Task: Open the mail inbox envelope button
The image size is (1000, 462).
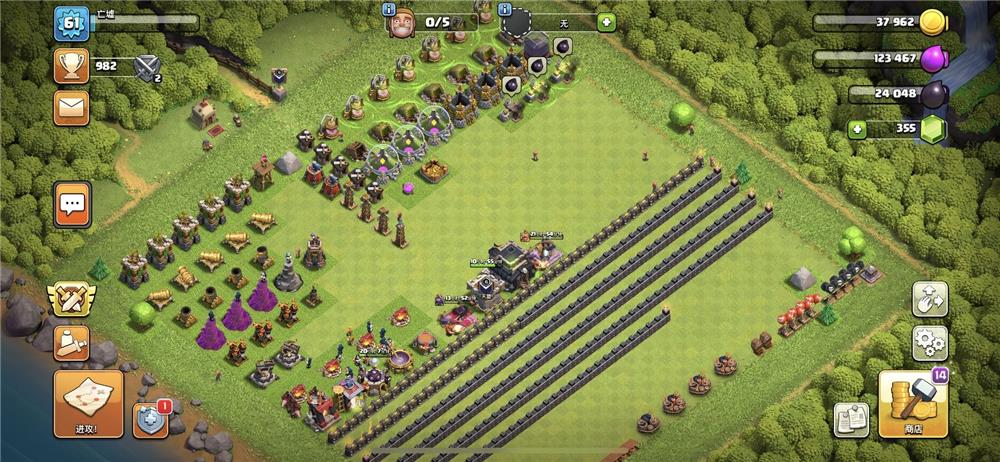Action: click(x=72, y=105)
